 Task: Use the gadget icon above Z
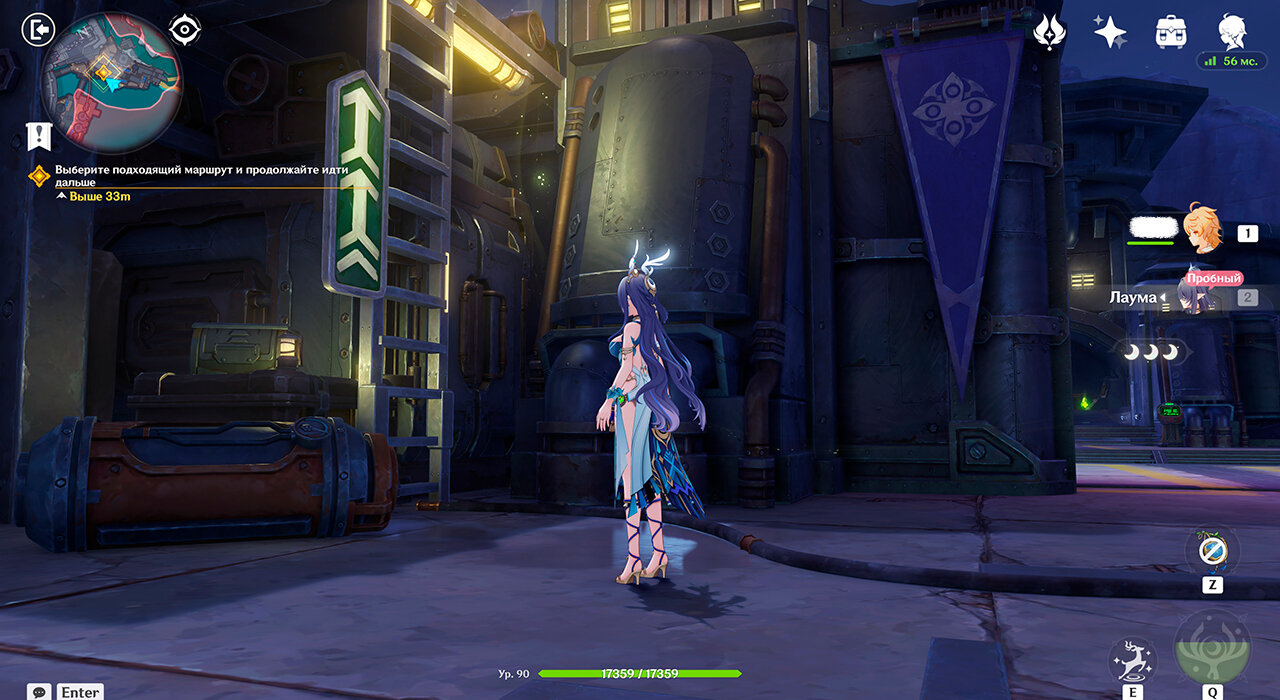[1212, 550]
